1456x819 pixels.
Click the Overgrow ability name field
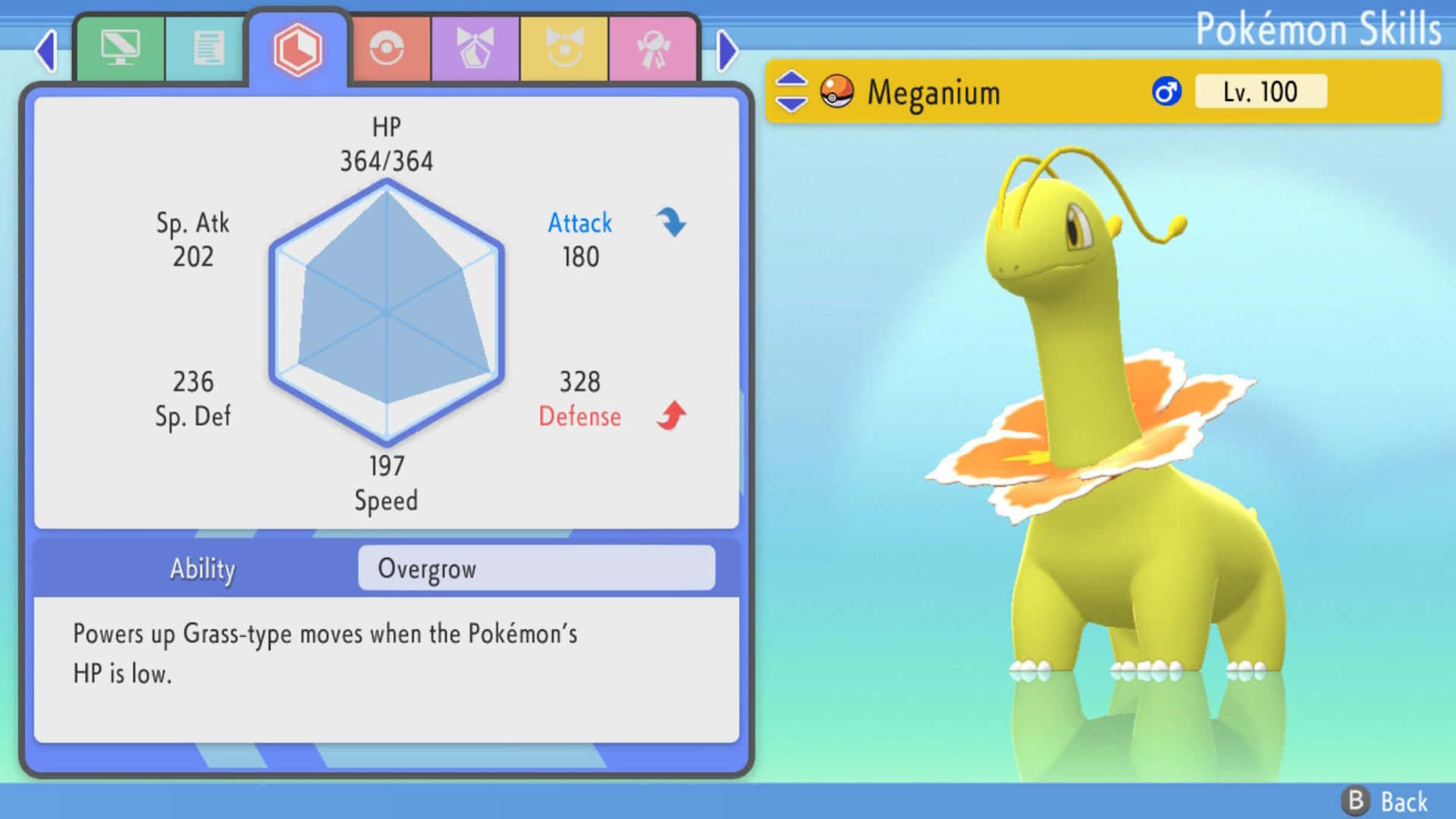(x=536, y=569)
